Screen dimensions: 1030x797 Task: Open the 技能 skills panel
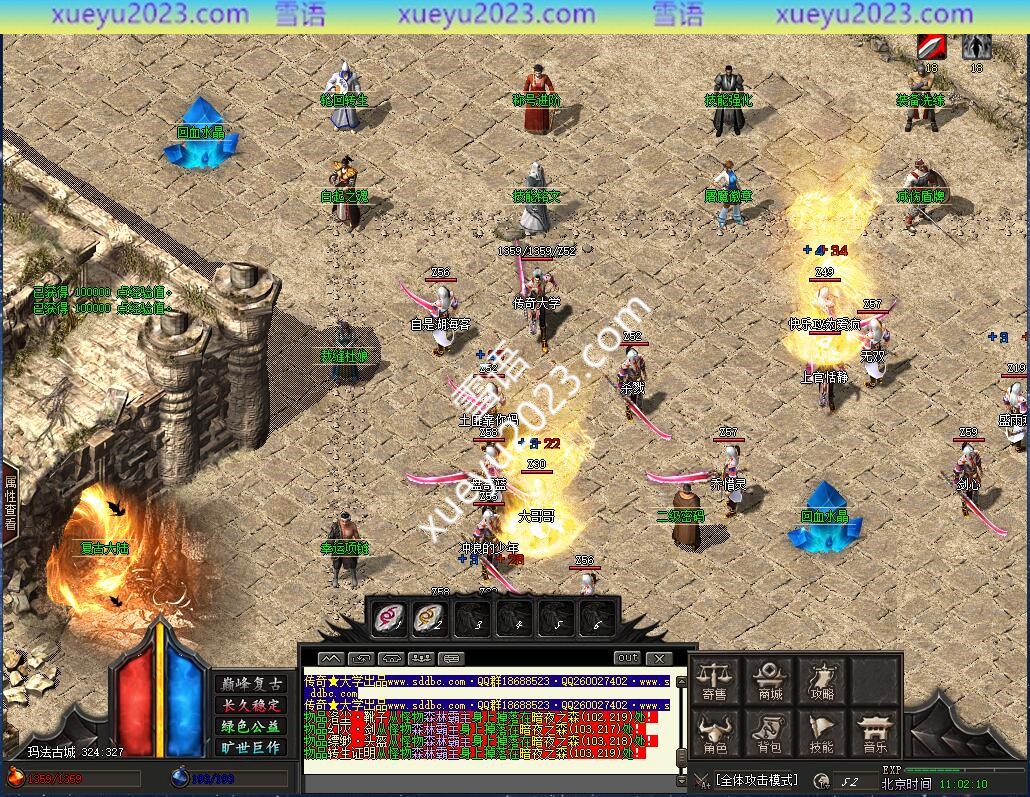click(822, 735)
